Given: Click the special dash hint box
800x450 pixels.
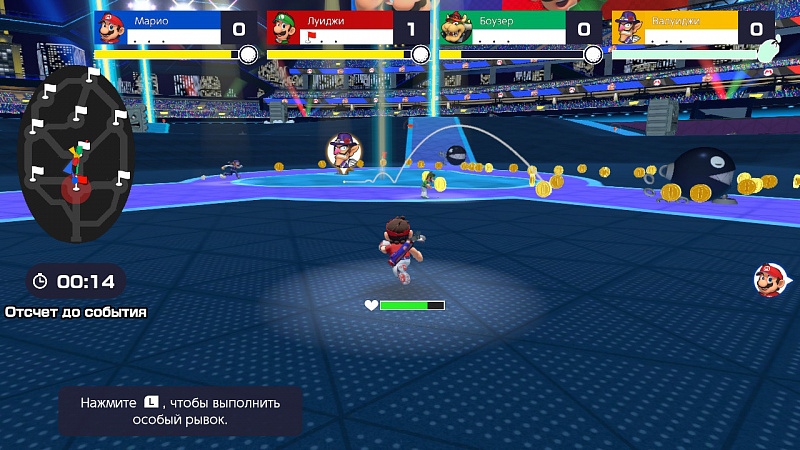Looking at the screenshot, I should pos(180,410).
